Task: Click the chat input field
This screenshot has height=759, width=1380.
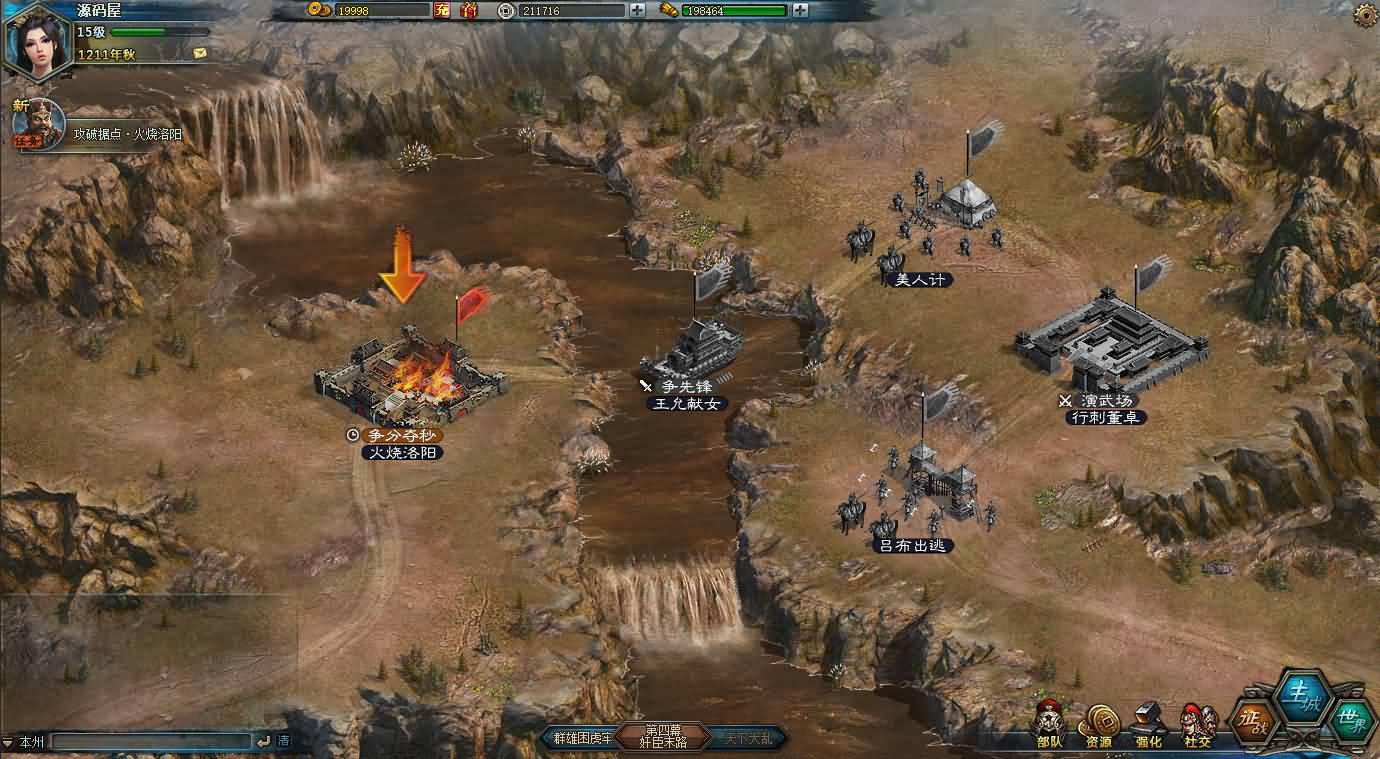Action: point(150,742)
